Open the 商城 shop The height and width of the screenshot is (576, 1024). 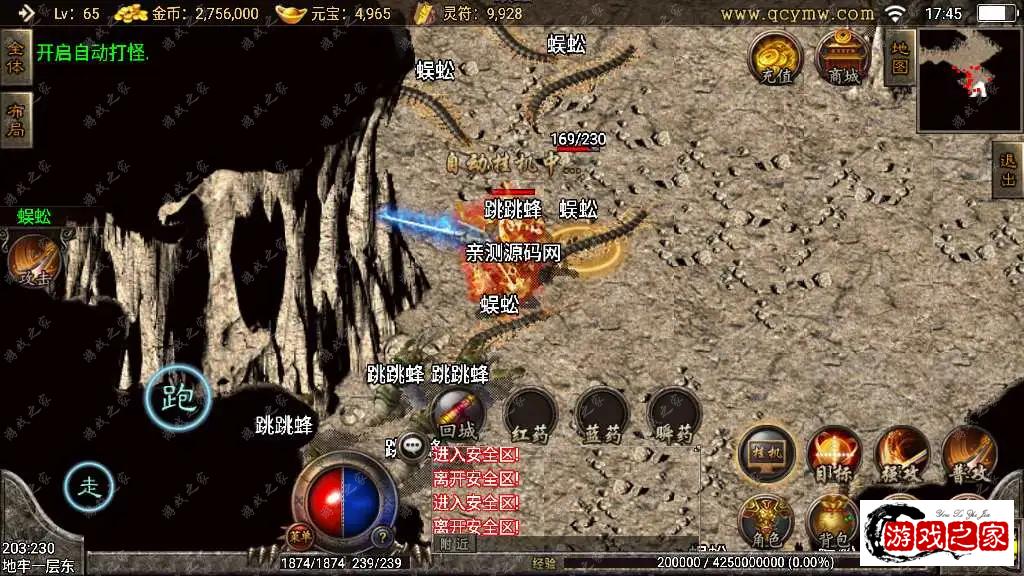843,57
